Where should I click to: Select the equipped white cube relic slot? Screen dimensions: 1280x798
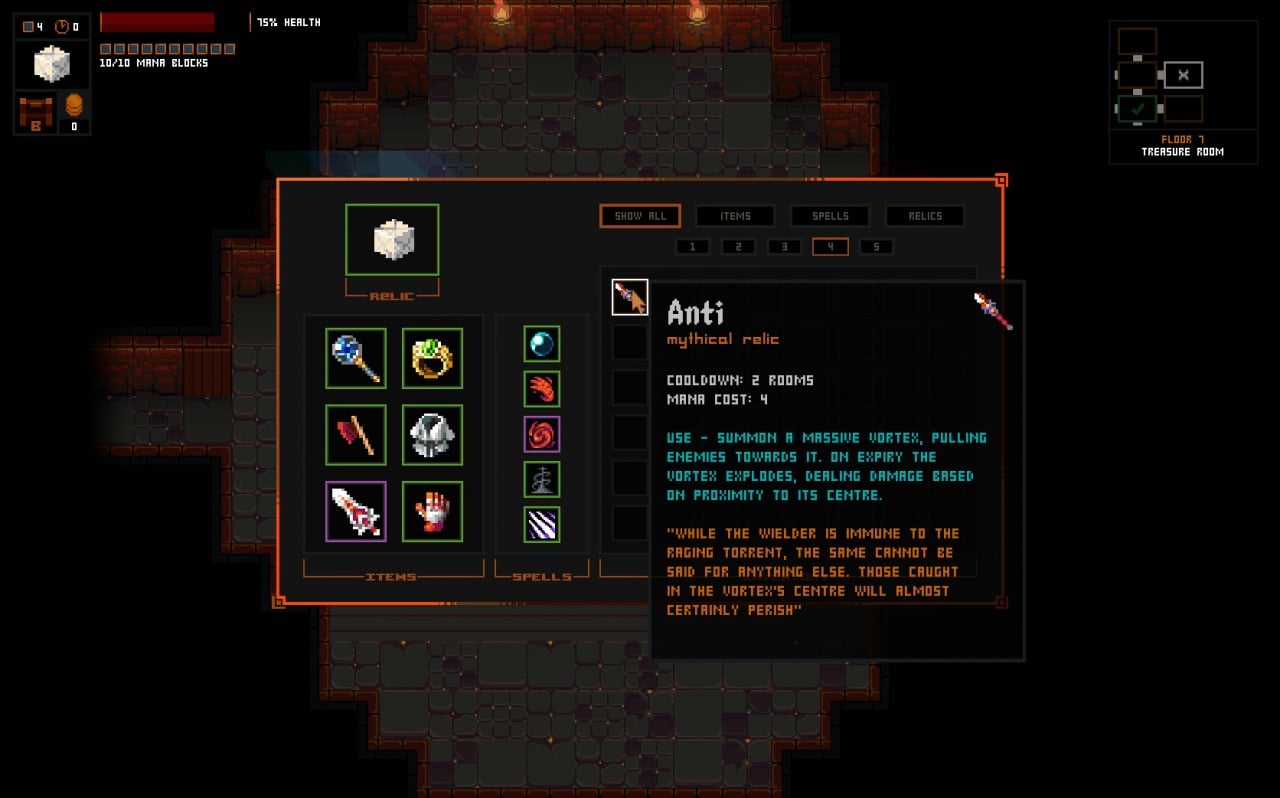(392, 240)
